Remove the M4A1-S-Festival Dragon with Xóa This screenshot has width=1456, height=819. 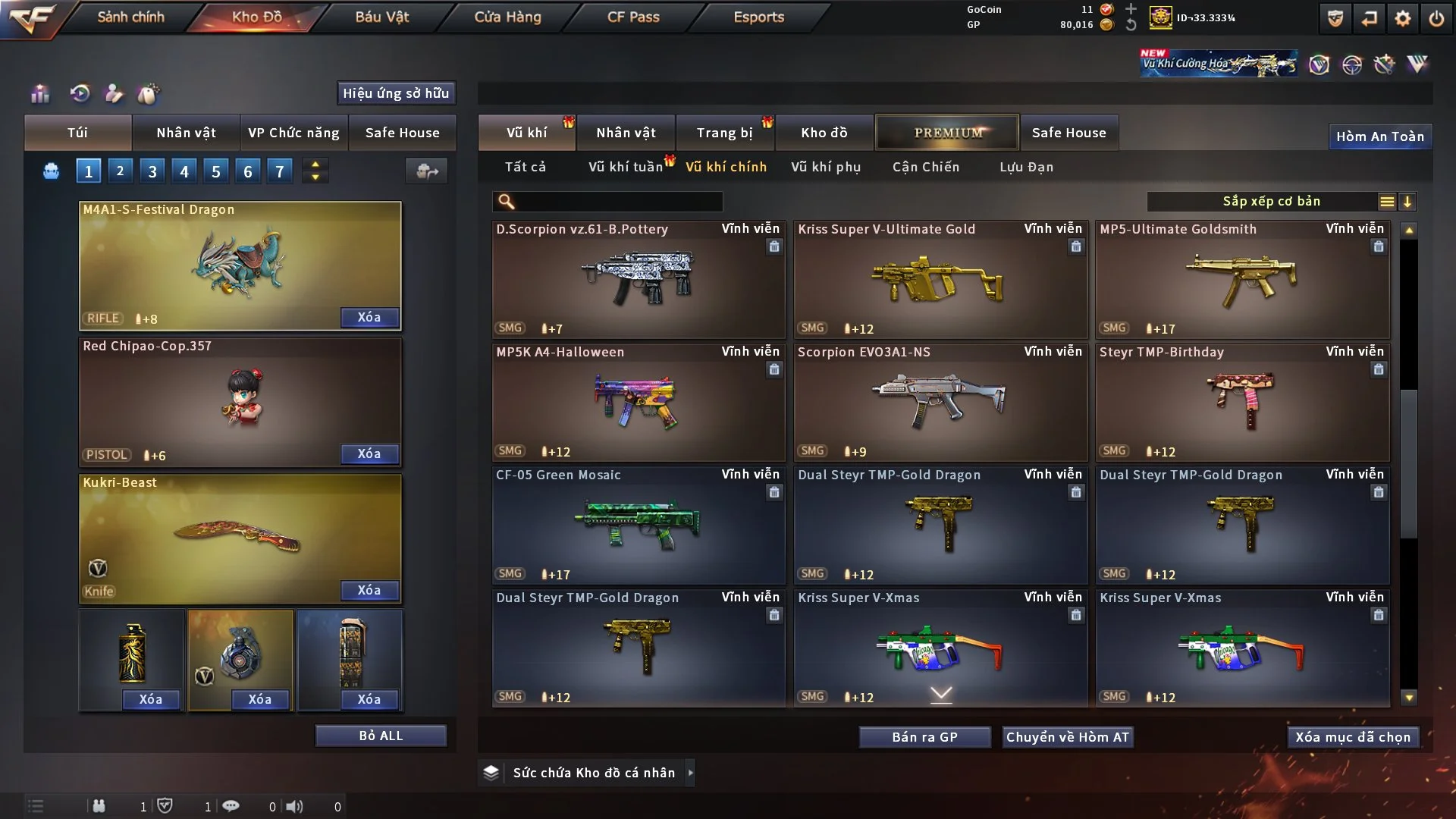(369, 317)
